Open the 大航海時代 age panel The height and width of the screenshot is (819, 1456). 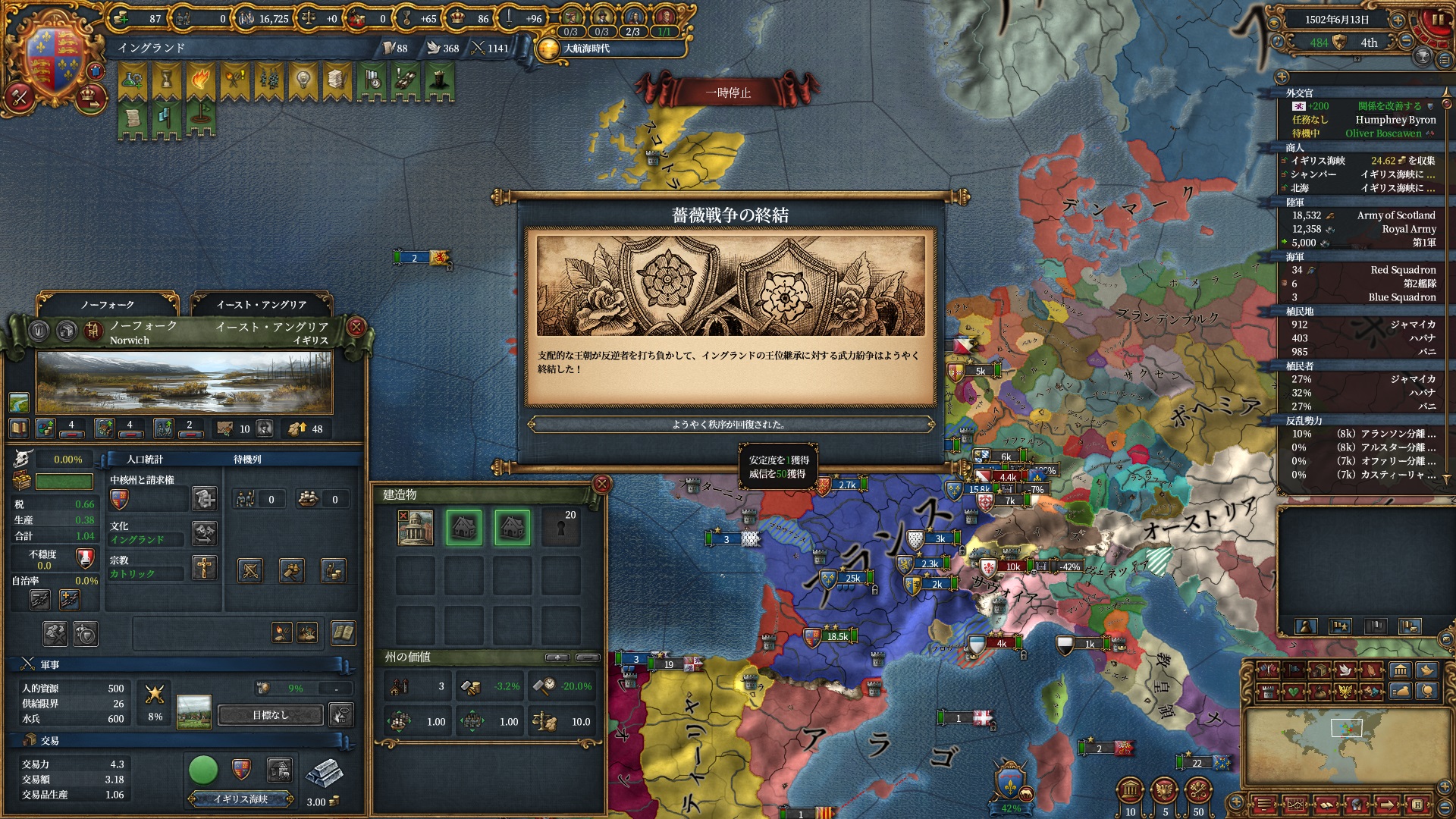pos(585,49)
